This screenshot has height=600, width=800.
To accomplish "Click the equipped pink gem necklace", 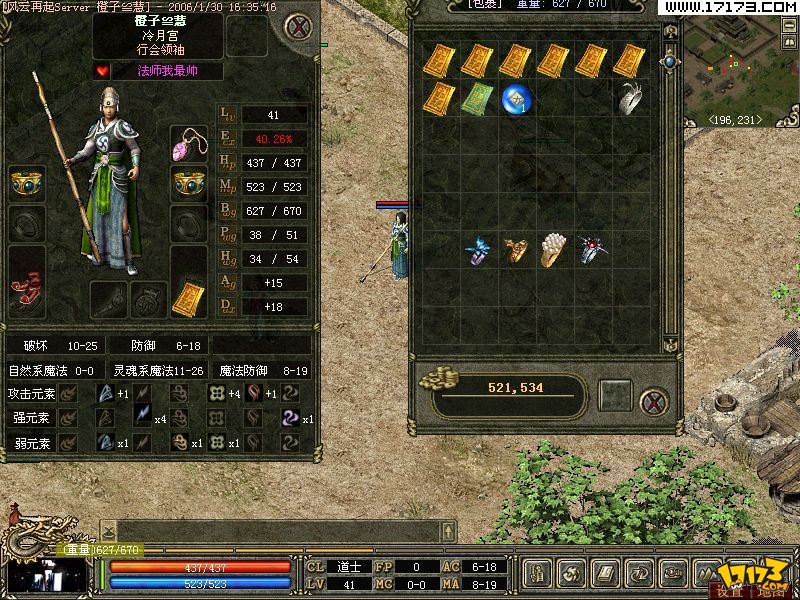I will coord(188,145).
